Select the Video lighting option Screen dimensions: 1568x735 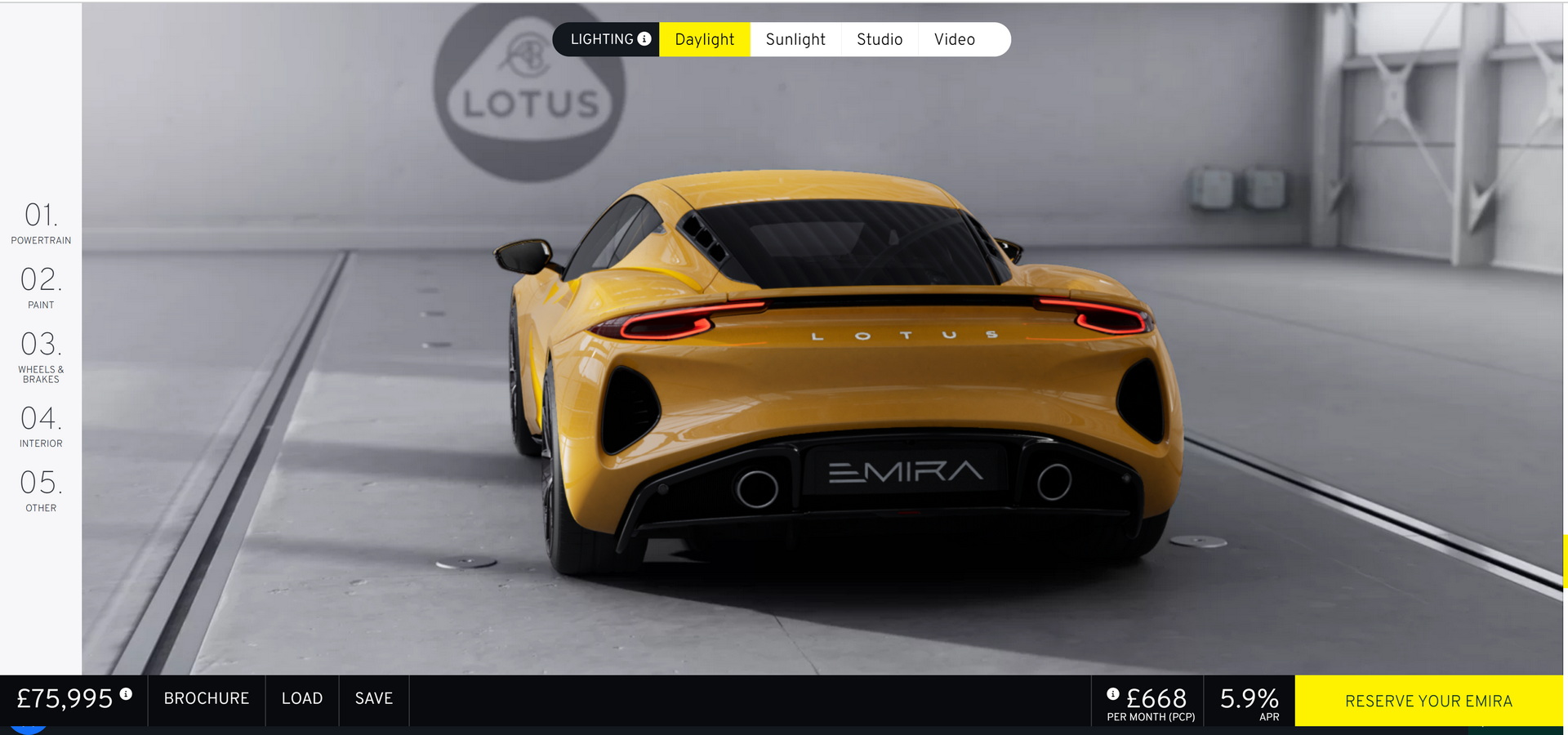point(954,38)
